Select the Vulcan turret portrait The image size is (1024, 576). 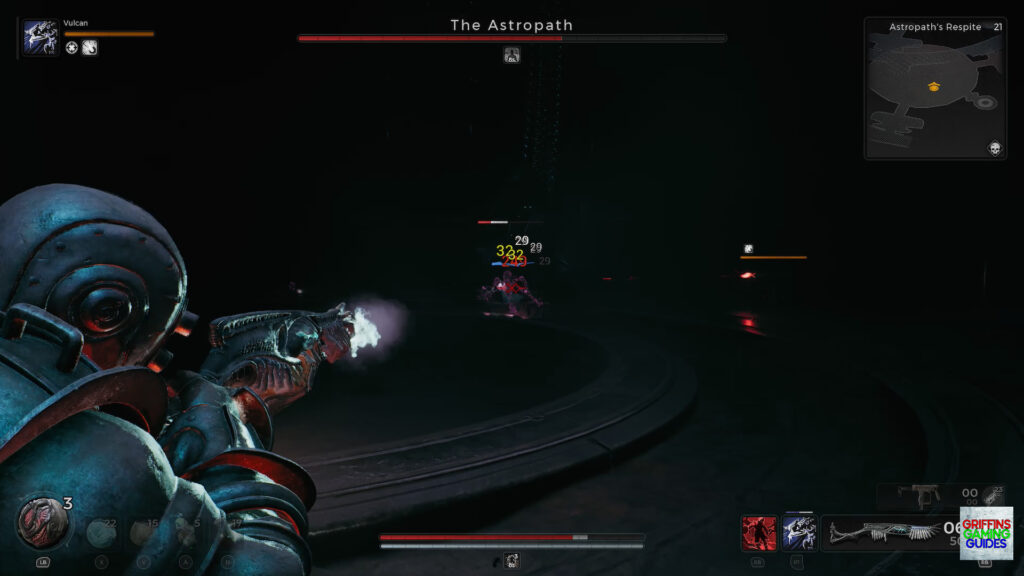[x=40, y=38]
